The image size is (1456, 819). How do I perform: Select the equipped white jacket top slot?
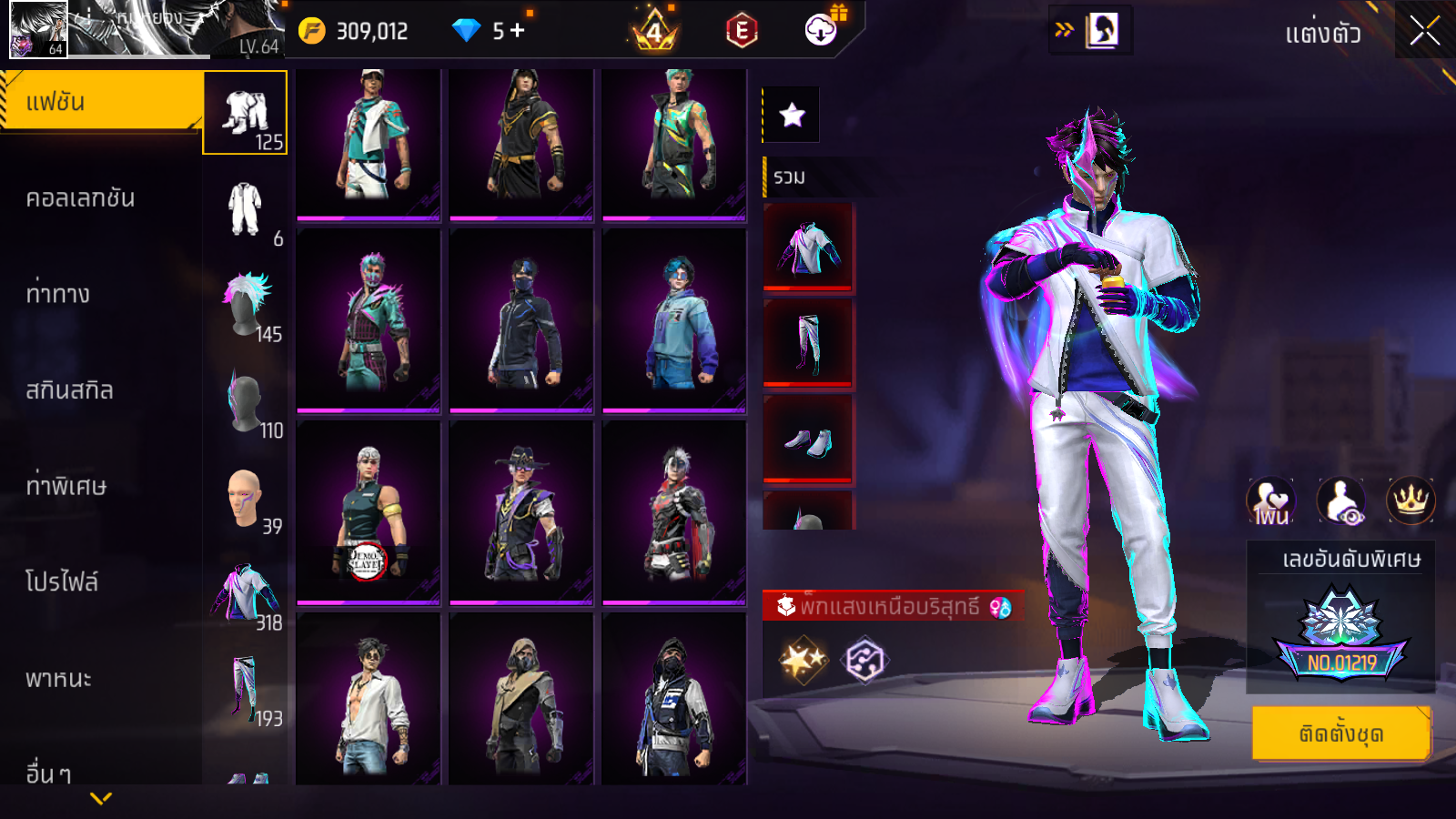coord(808,248)
